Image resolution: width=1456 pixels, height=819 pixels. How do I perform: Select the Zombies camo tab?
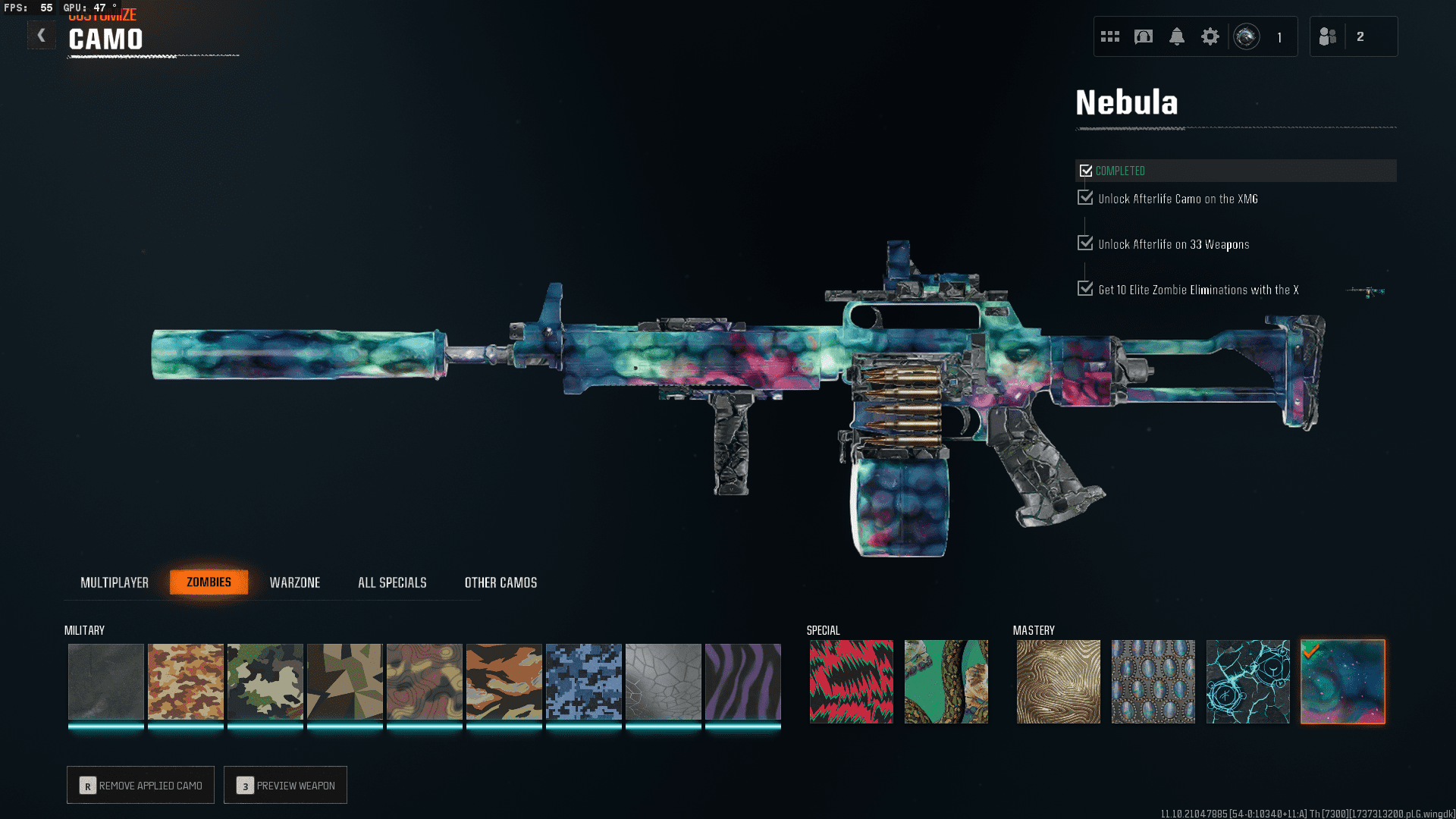(209, 582)
